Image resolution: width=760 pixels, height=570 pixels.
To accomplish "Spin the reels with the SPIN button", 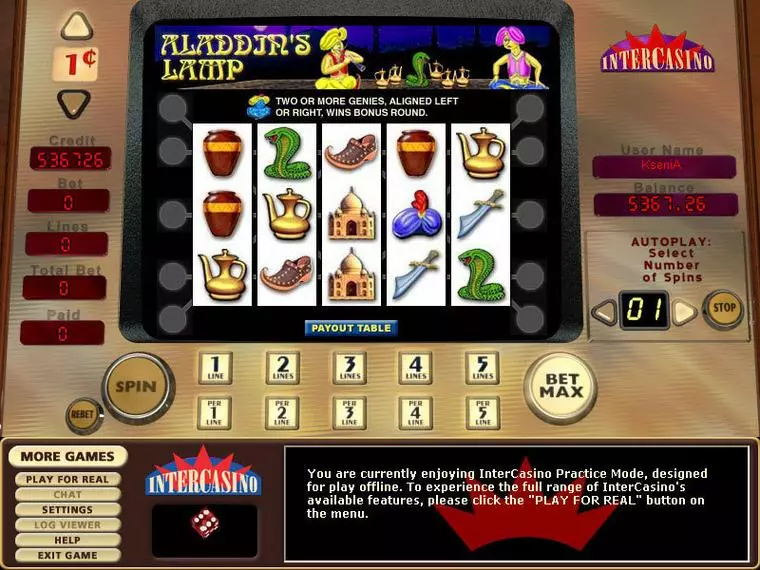I will tap(136, 386).
